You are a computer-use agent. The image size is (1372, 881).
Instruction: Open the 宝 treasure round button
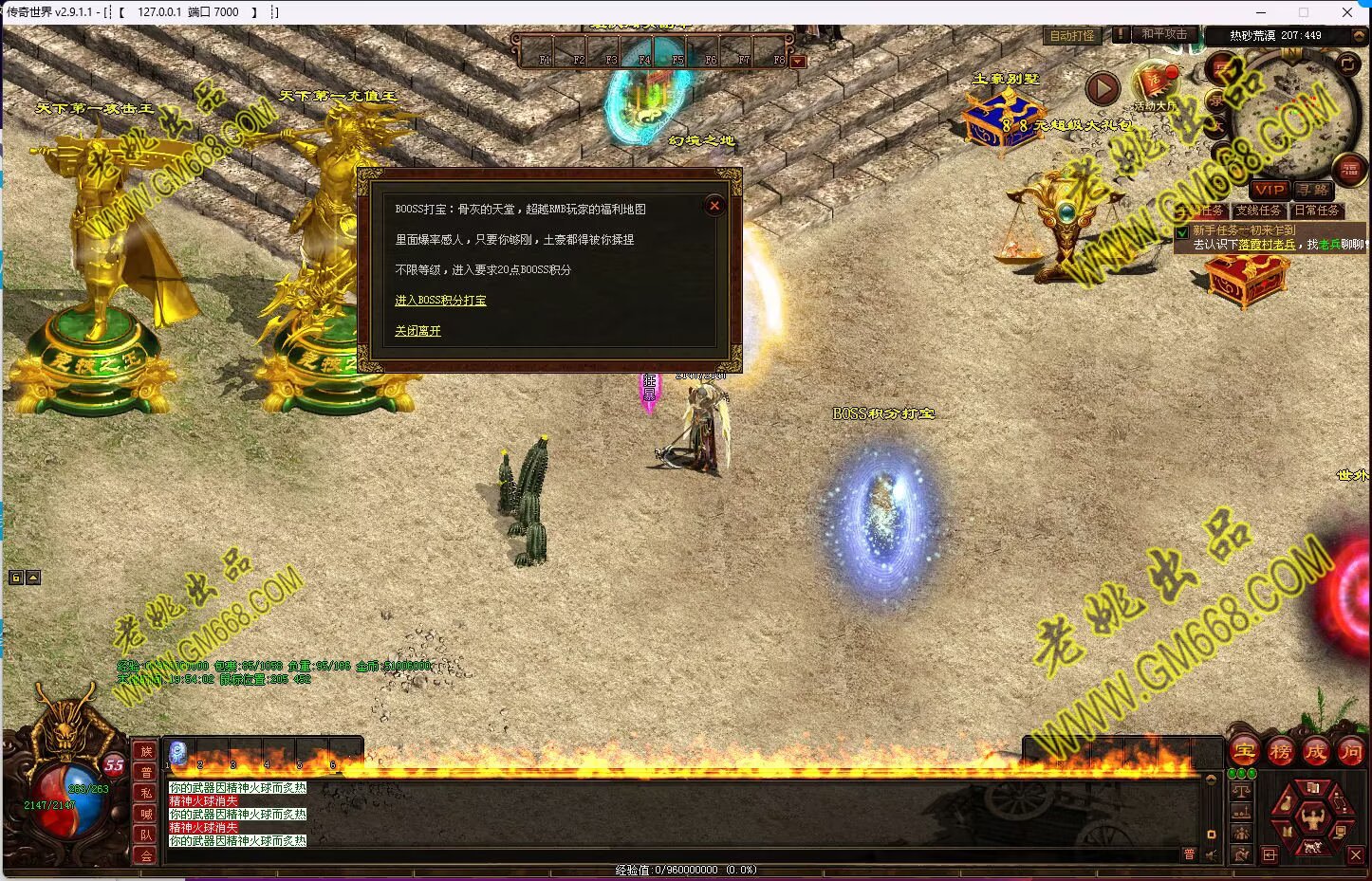pyautogui.click(x=1244, y=752)
